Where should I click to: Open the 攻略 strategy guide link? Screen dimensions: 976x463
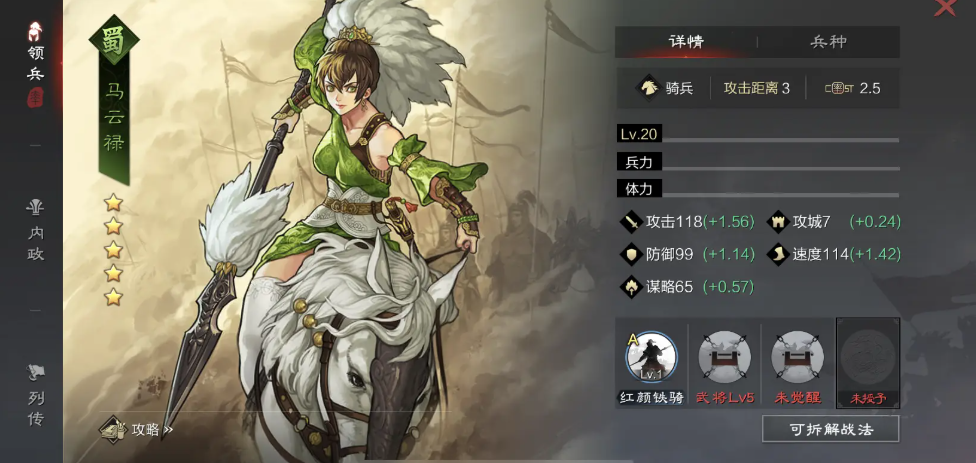[x=138, y=430]
